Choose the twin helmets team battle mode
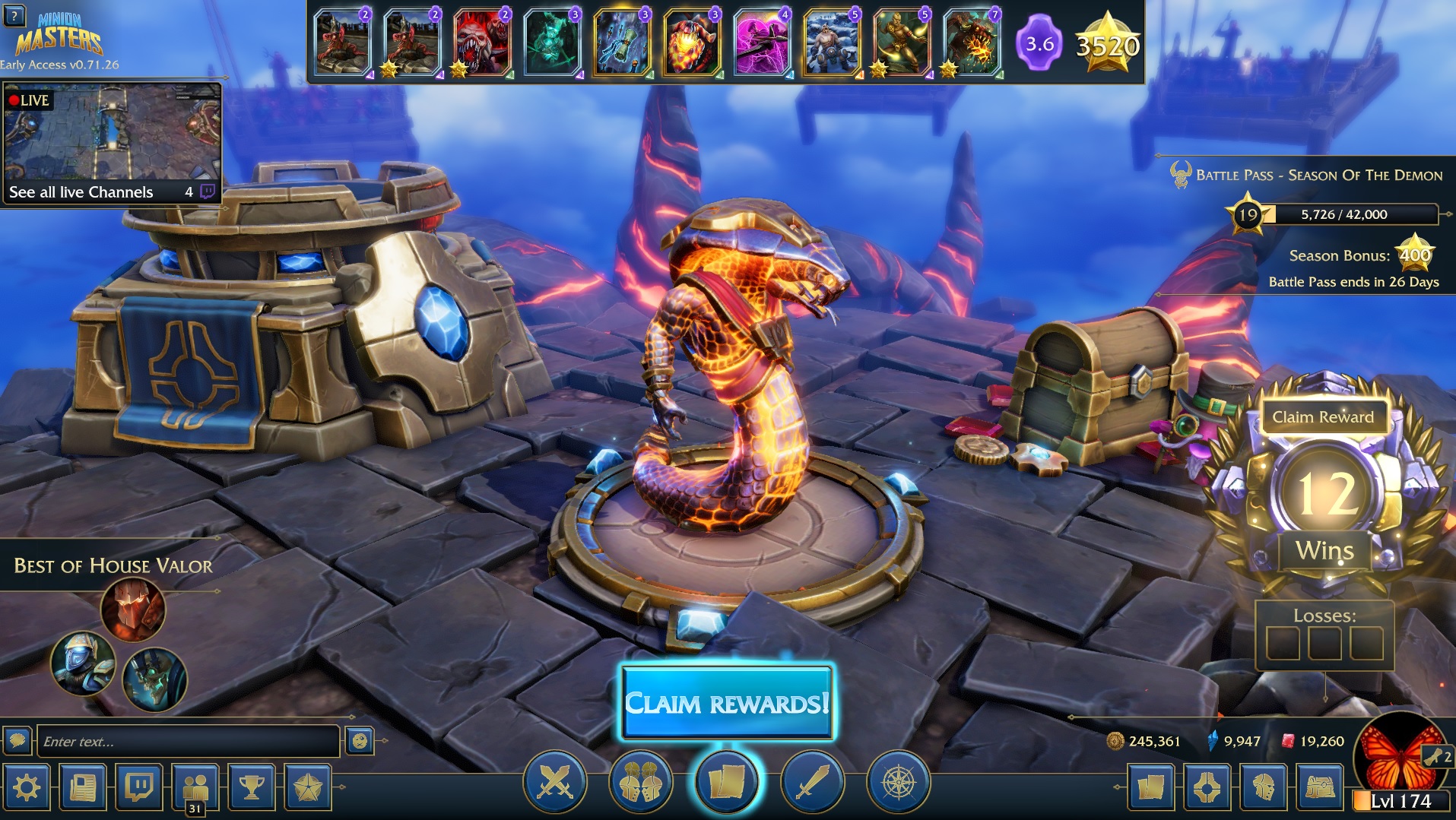This screenshot has height=820, width=1456. click(640, 781)
